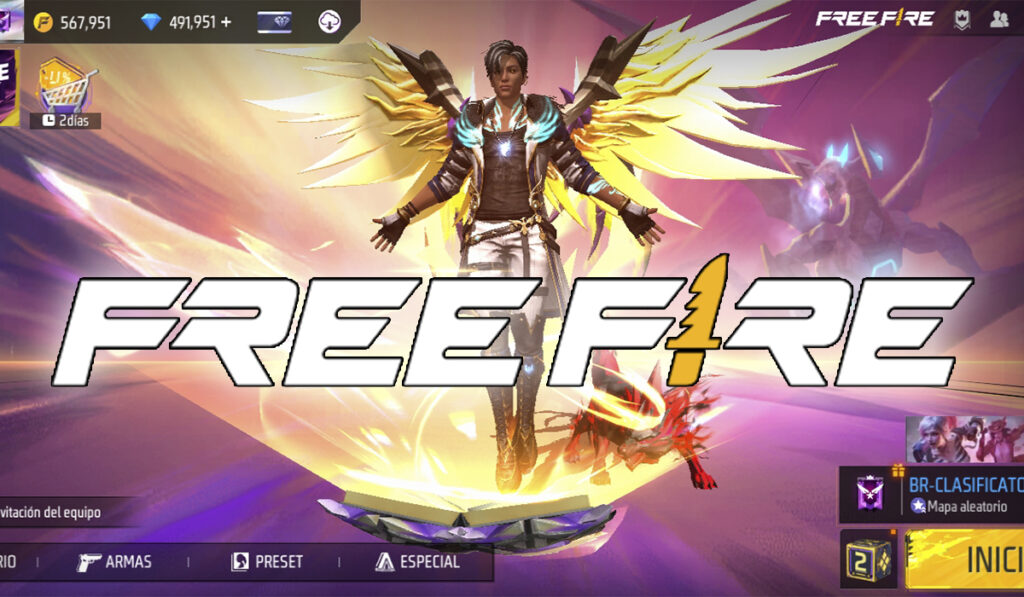The height and width of the screenshot is (597, 1024).
Task: Open the game mode preview thumbnail
Action: tap(965, 440)
